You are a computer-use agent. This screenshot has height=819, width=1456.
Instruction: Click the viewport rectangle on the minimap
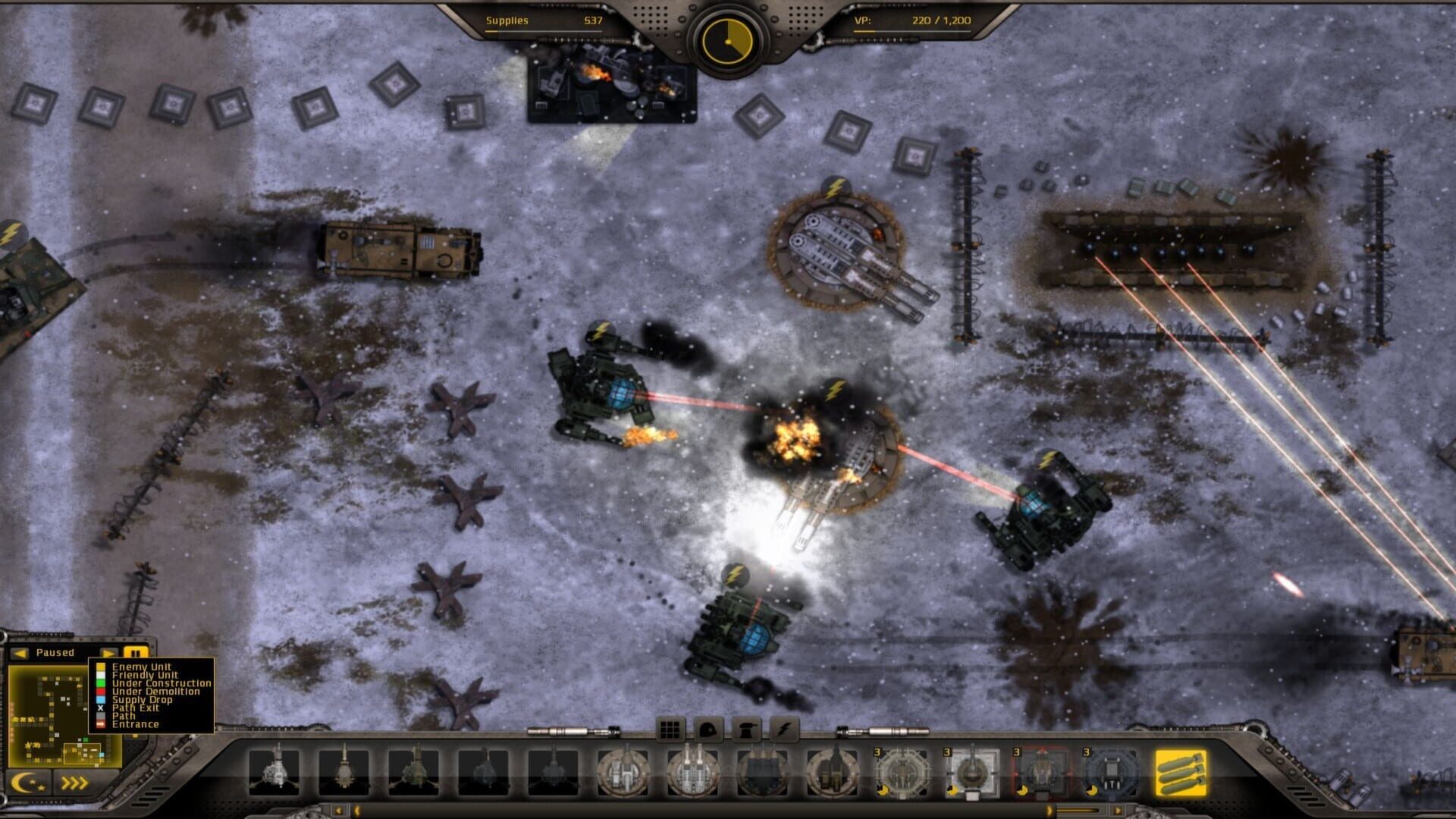(x=83, y=753)
